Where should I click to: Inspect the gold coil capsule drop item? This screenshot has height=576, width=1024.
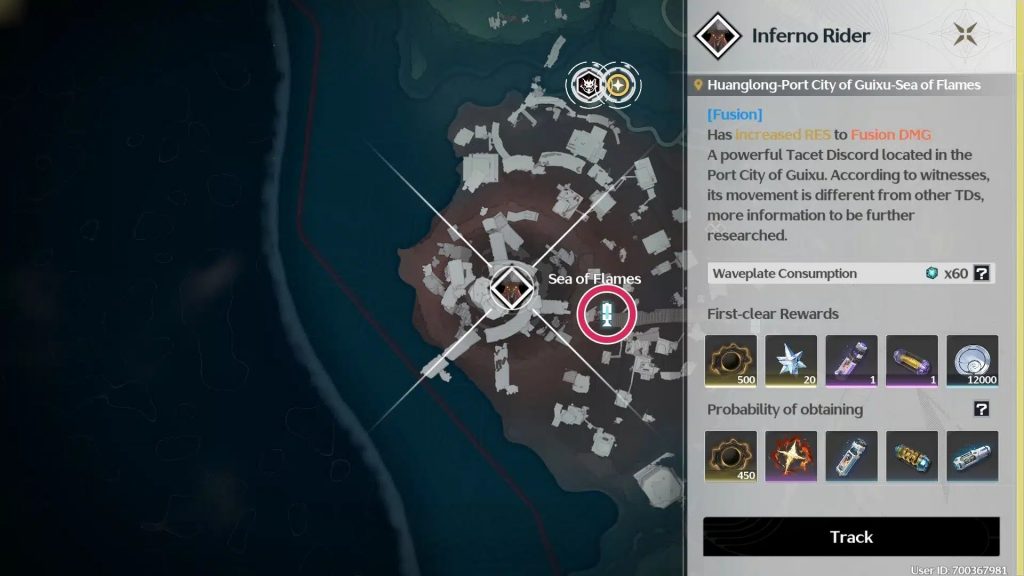(912, 457)
